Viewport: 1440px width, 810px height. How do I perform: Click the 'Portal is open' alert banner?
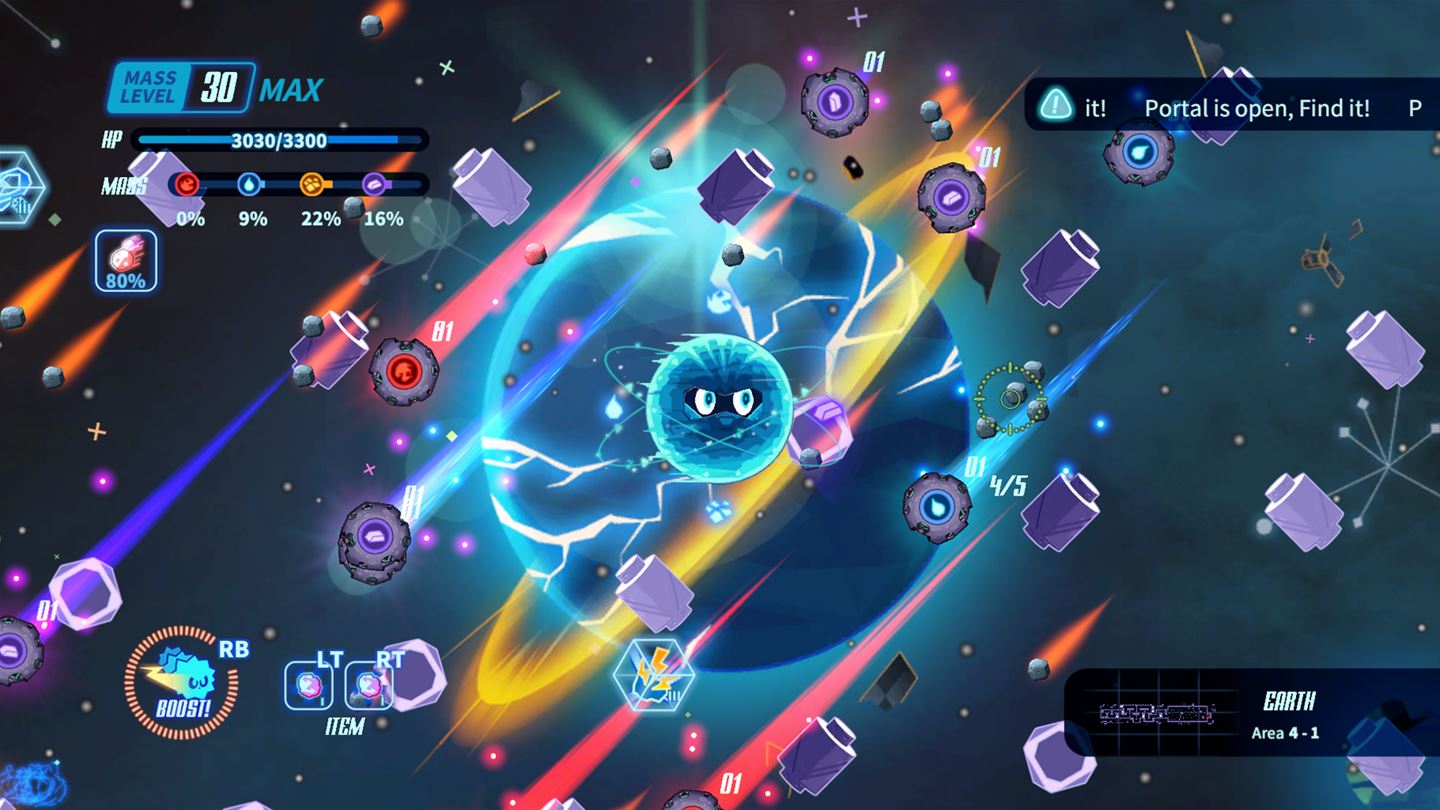(x=1232, y=106)
